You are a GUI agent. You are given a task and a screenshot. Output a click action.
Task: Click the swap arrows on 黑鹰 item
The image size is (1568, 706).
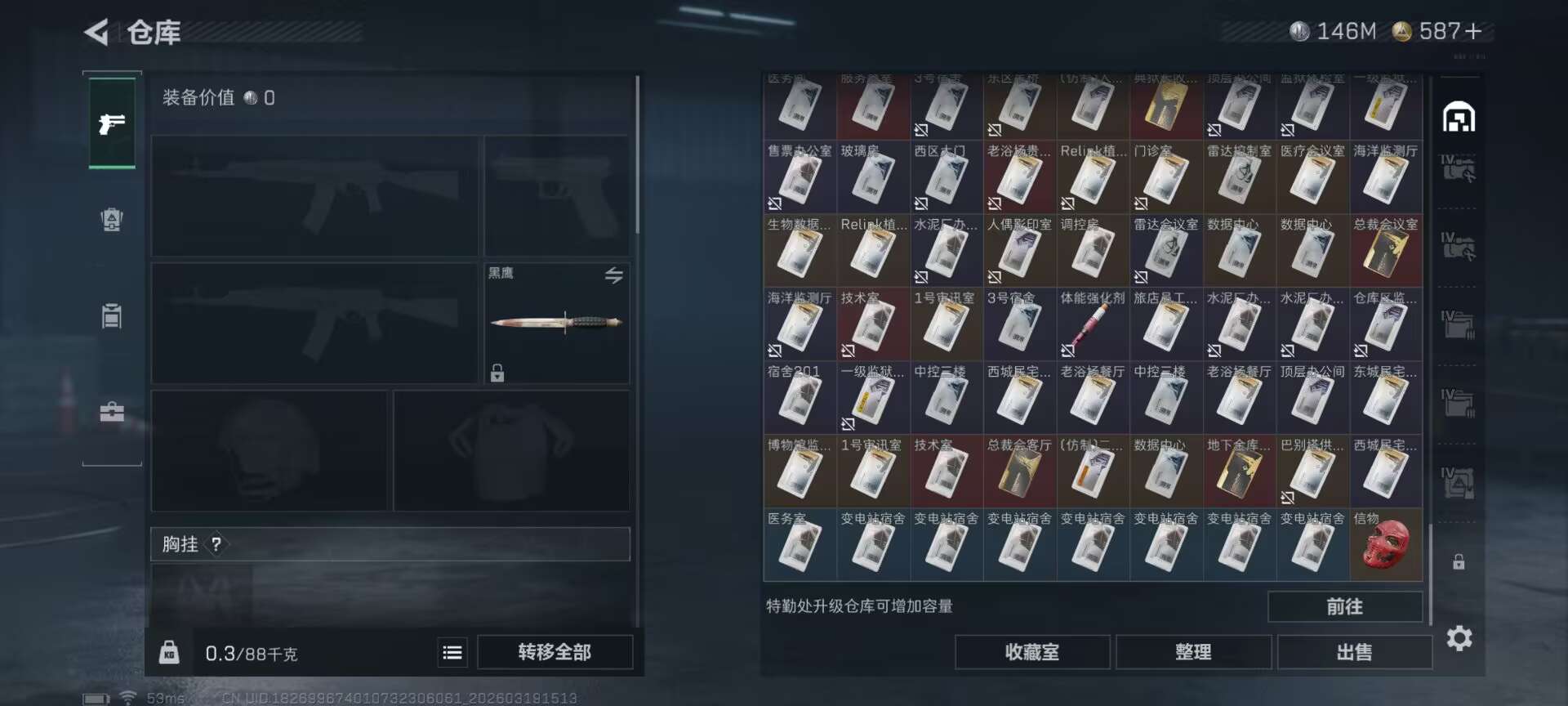tap(615, 275)
